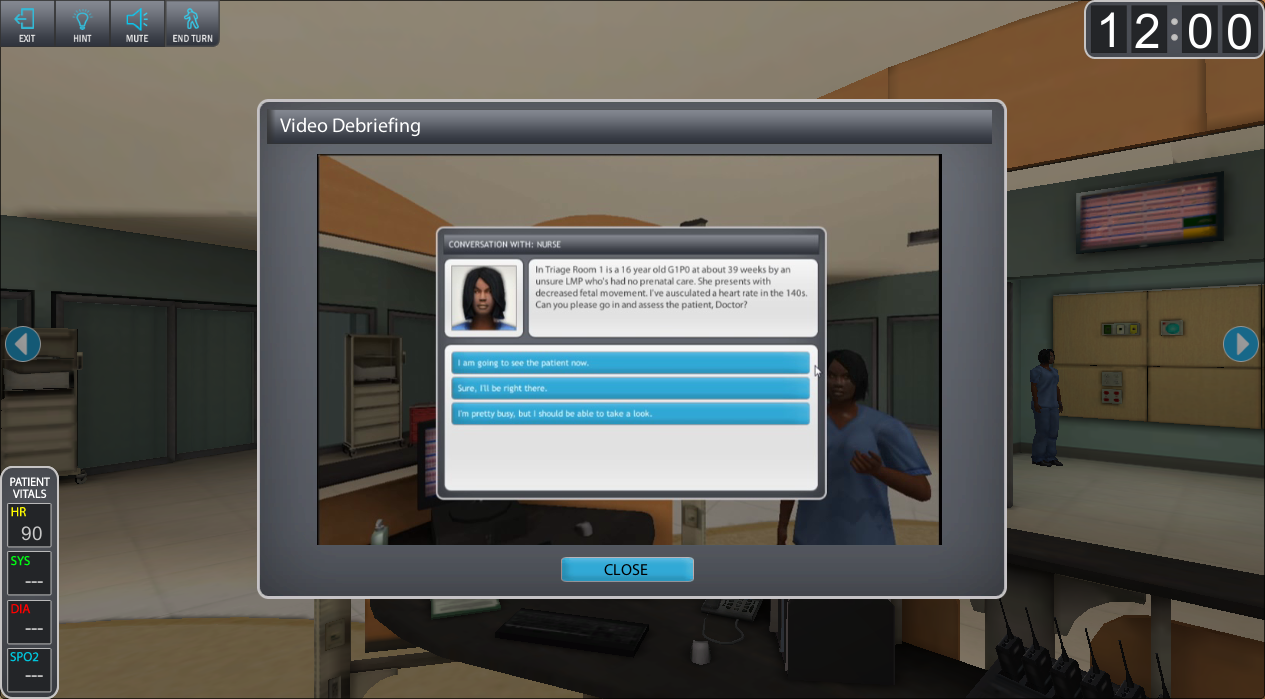Screen dimensions: 1265x699
Task: Choose "I am going to see the patient now"
Action: pos(630,362)
